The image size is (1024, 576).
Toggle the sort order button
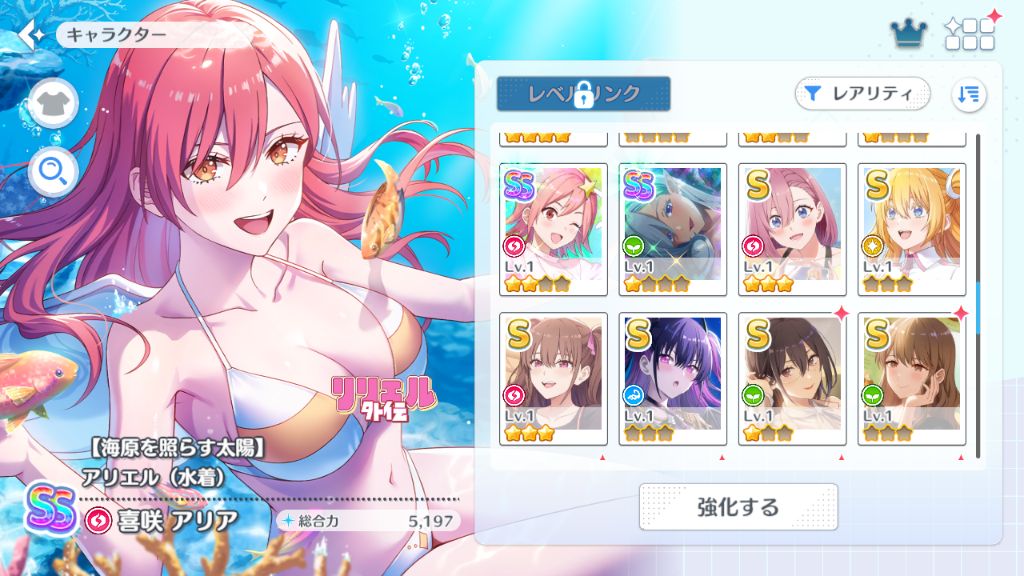tap(968, 94)
